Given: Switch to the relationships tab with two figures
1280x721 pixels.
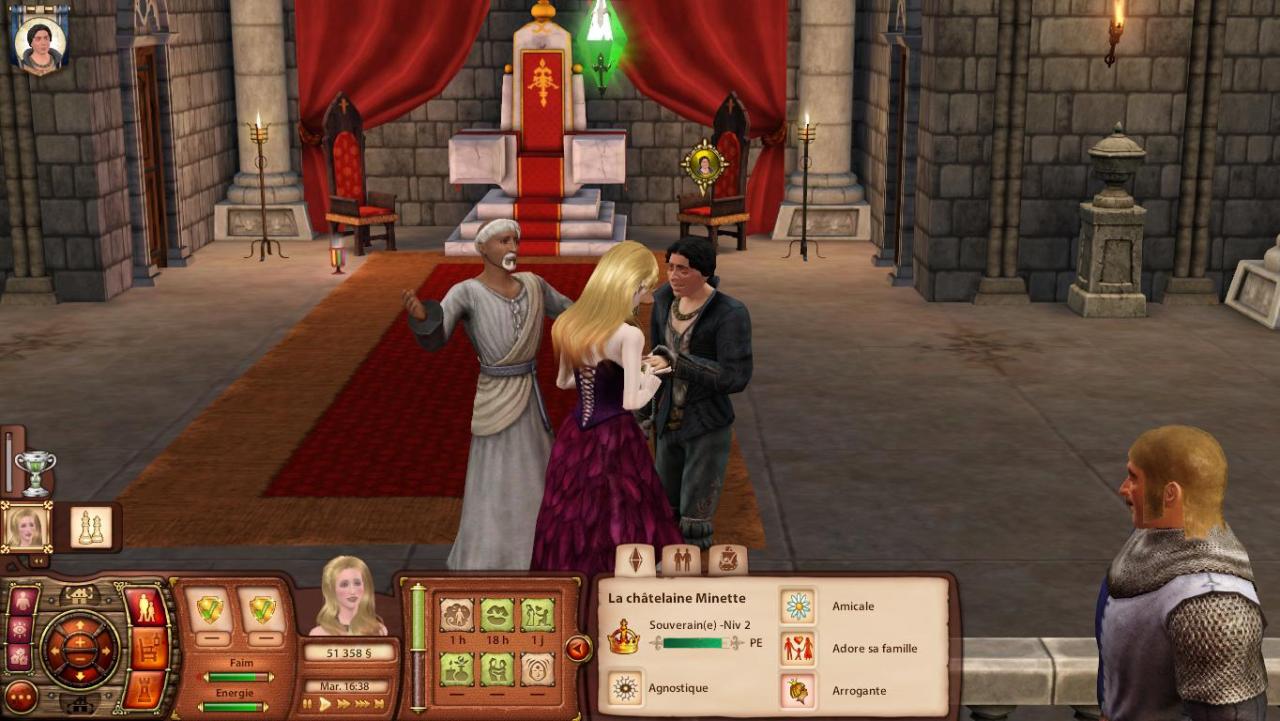Looking at the screenshot, I should (x=682, y=560).
